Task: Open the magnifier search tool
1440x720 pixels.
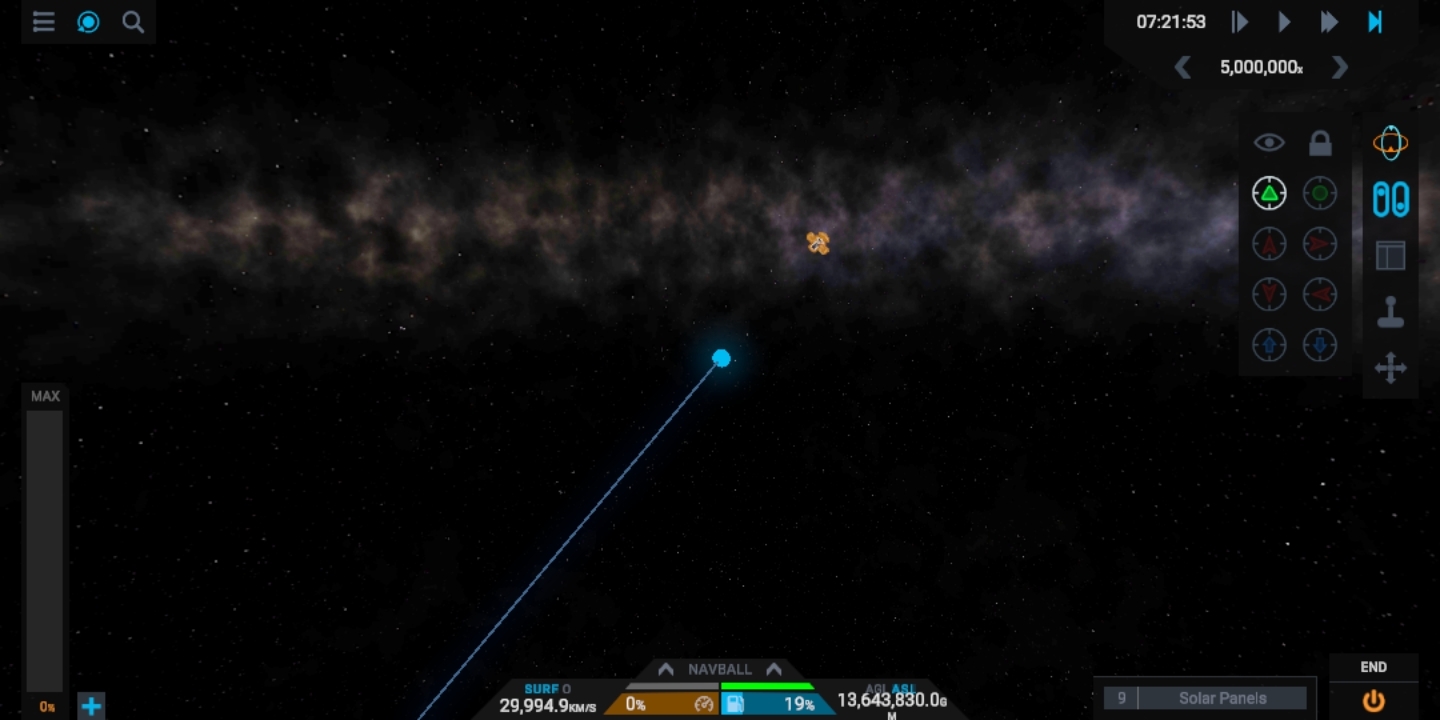Action: point(133,22)
